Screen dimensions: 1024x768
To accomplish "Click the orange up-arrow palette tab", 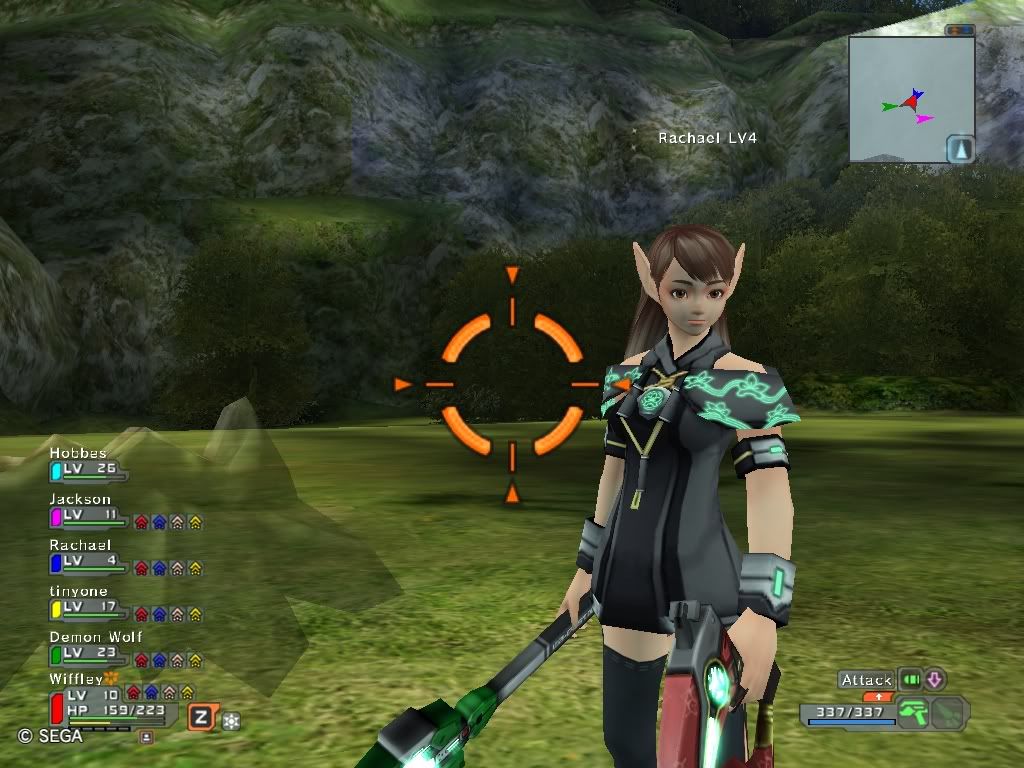I will 878,696.
